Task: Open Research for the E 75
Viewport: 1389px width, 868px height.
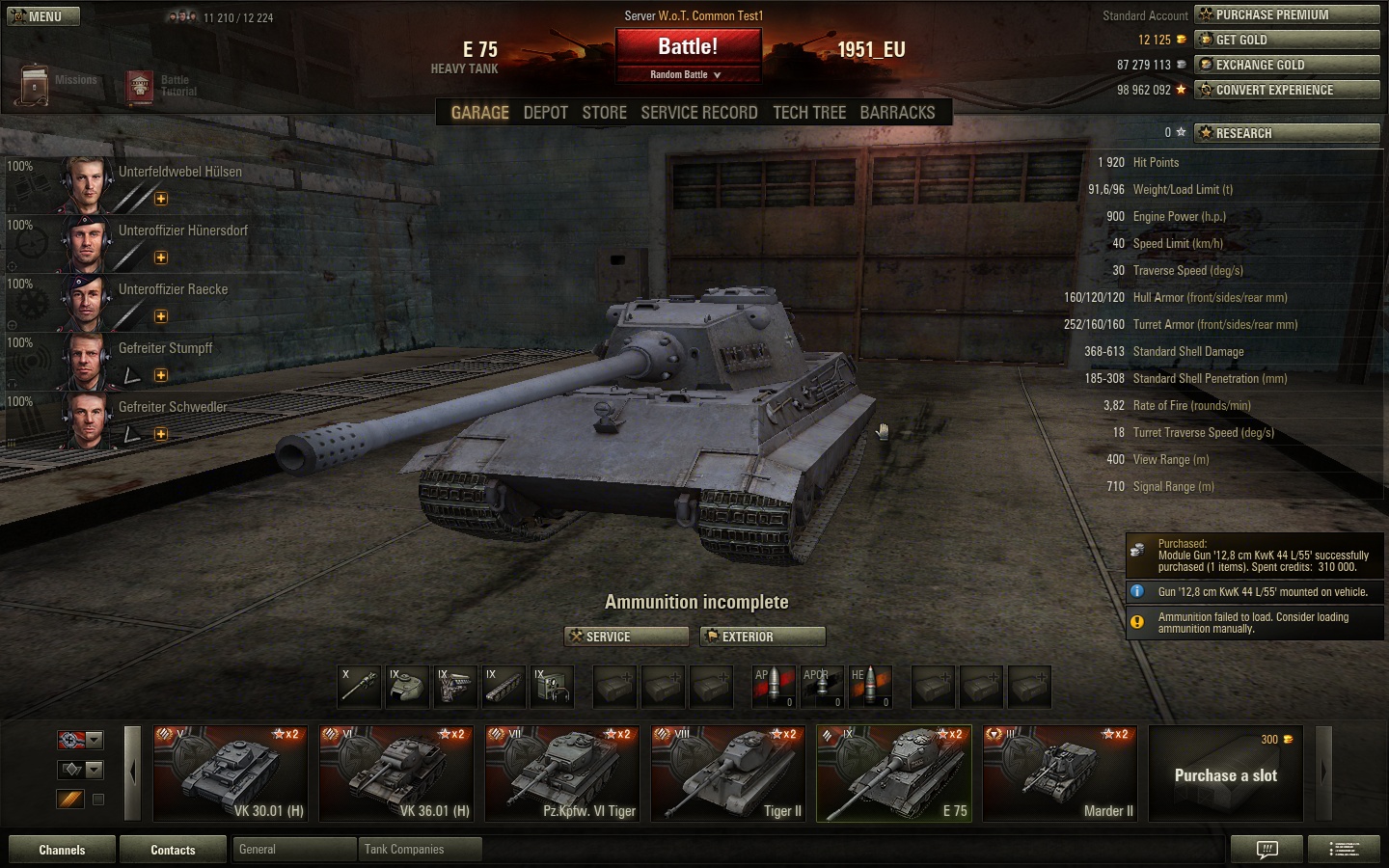Action: point(1287,133)
